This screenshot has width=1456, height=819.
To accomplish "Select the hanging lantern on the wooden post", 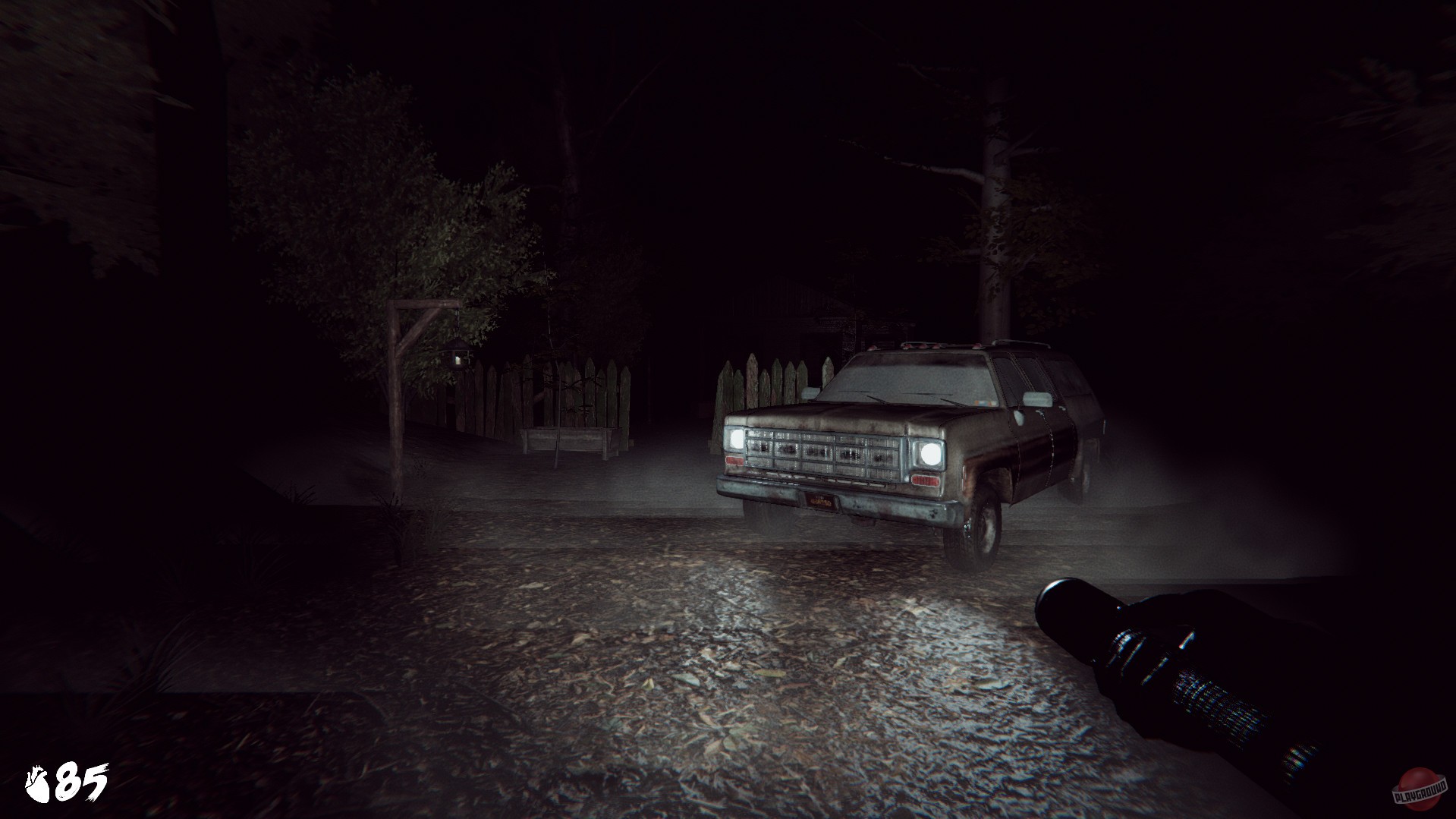I will [x=458, y=356].
